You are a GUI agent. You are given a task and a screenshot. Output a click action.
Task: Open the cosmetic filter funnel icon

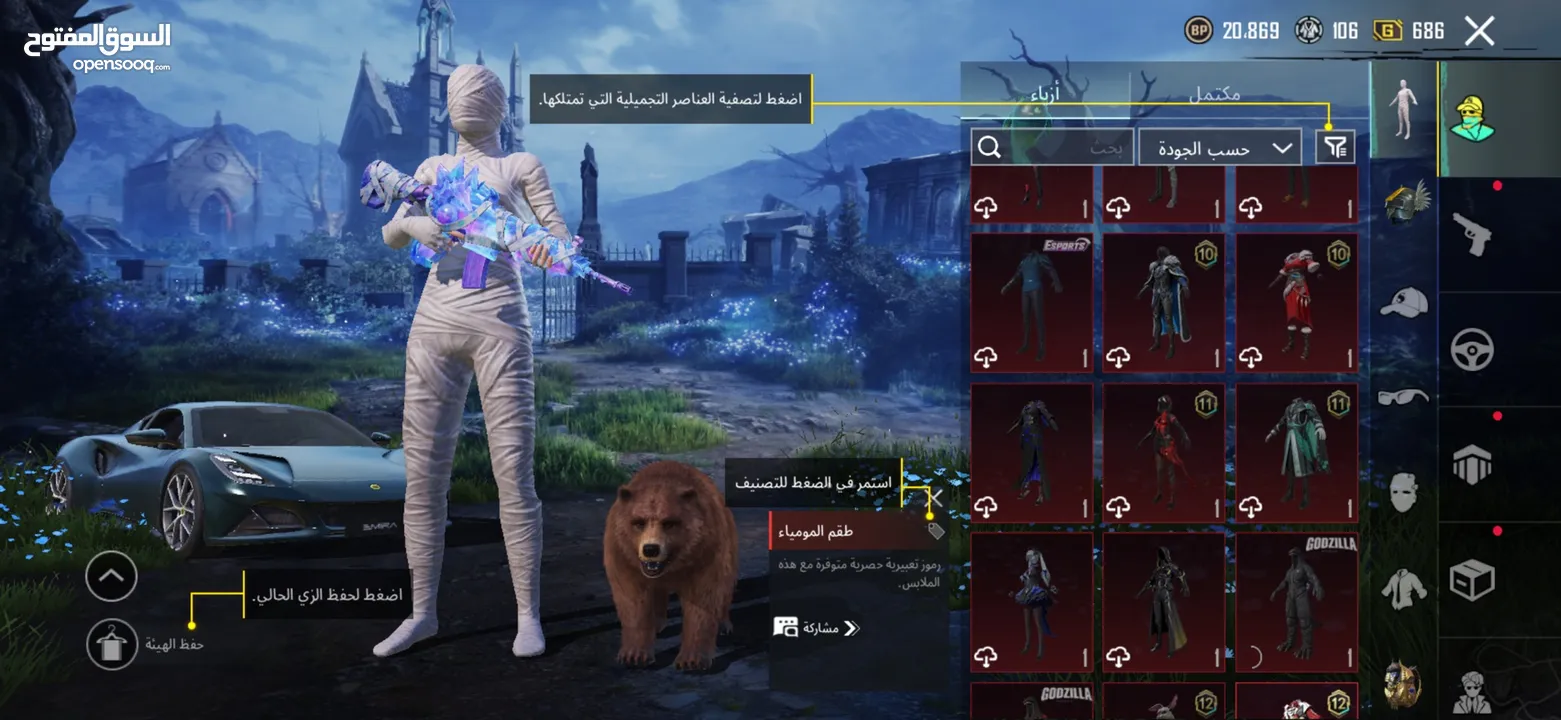1333,146
